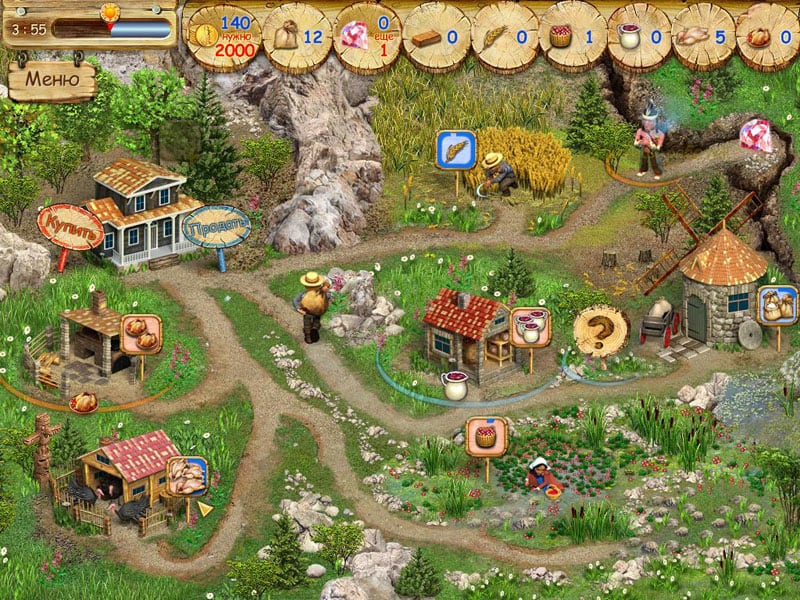Select the jam jar sign icon
The height and width of the screenshot is (600, 800).
pos(530,326)
